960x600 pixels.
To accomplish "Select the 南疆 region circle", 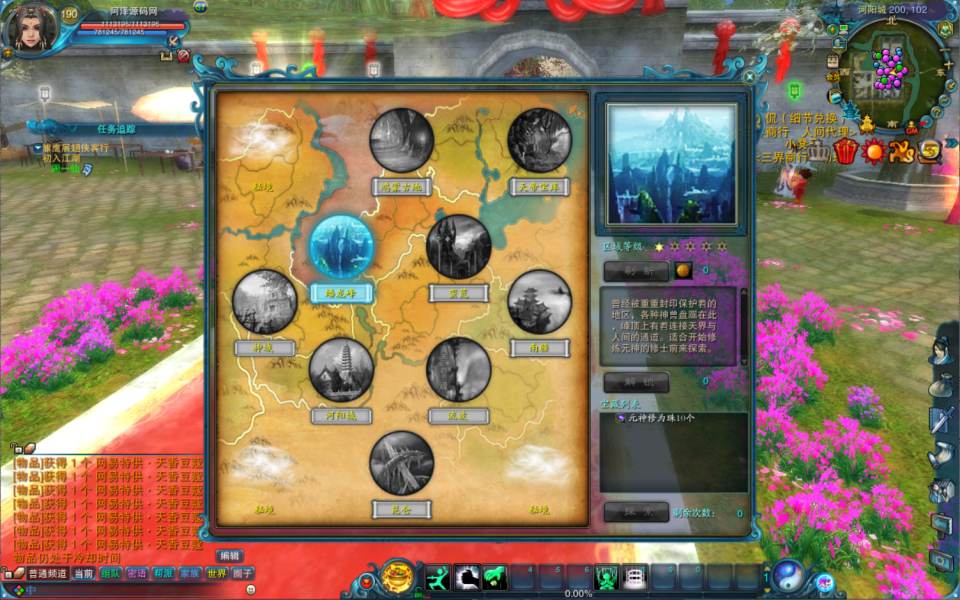I will (540, 301).
